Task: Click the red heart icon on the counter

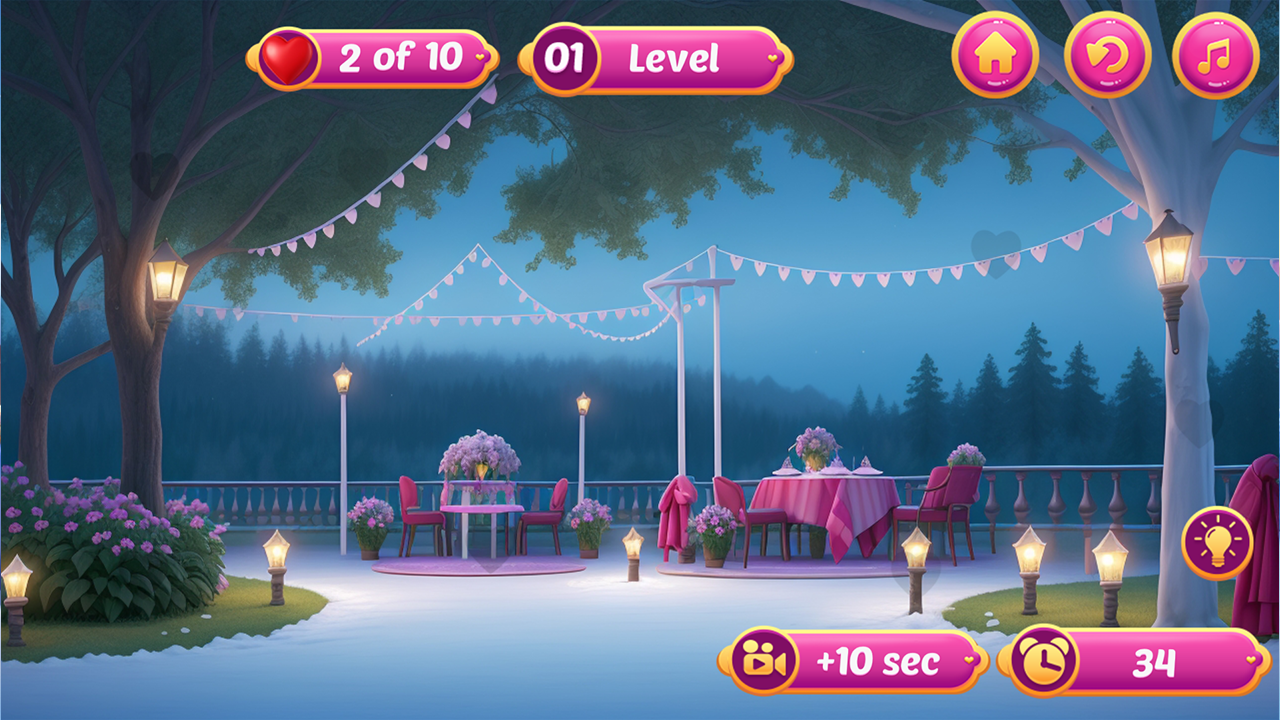Action: [x=289, y=55]
